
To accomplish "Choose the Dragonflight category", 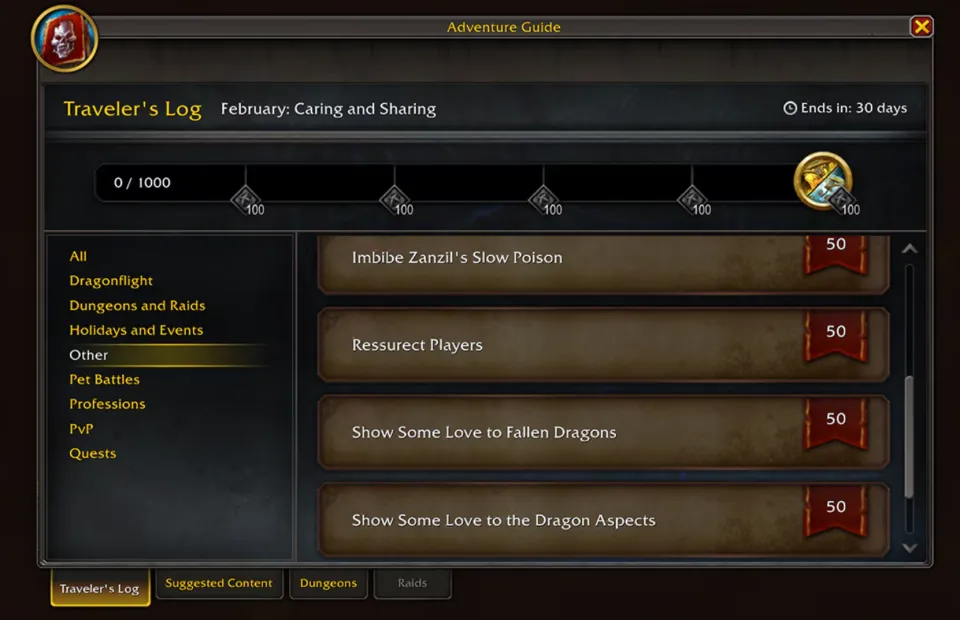I will (x=111, y=281).
